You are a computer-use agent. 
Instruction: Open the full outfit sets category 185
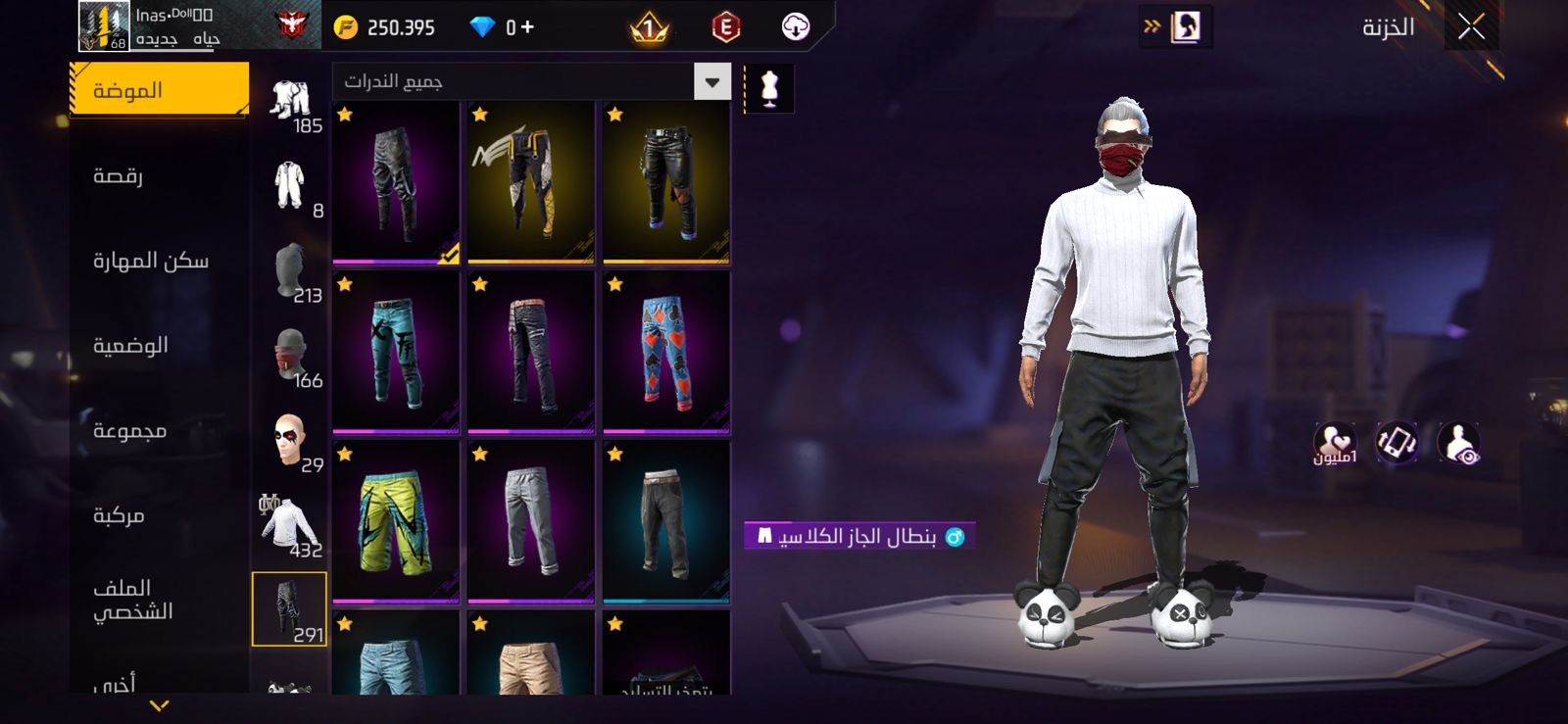click(x=290, y=102)
